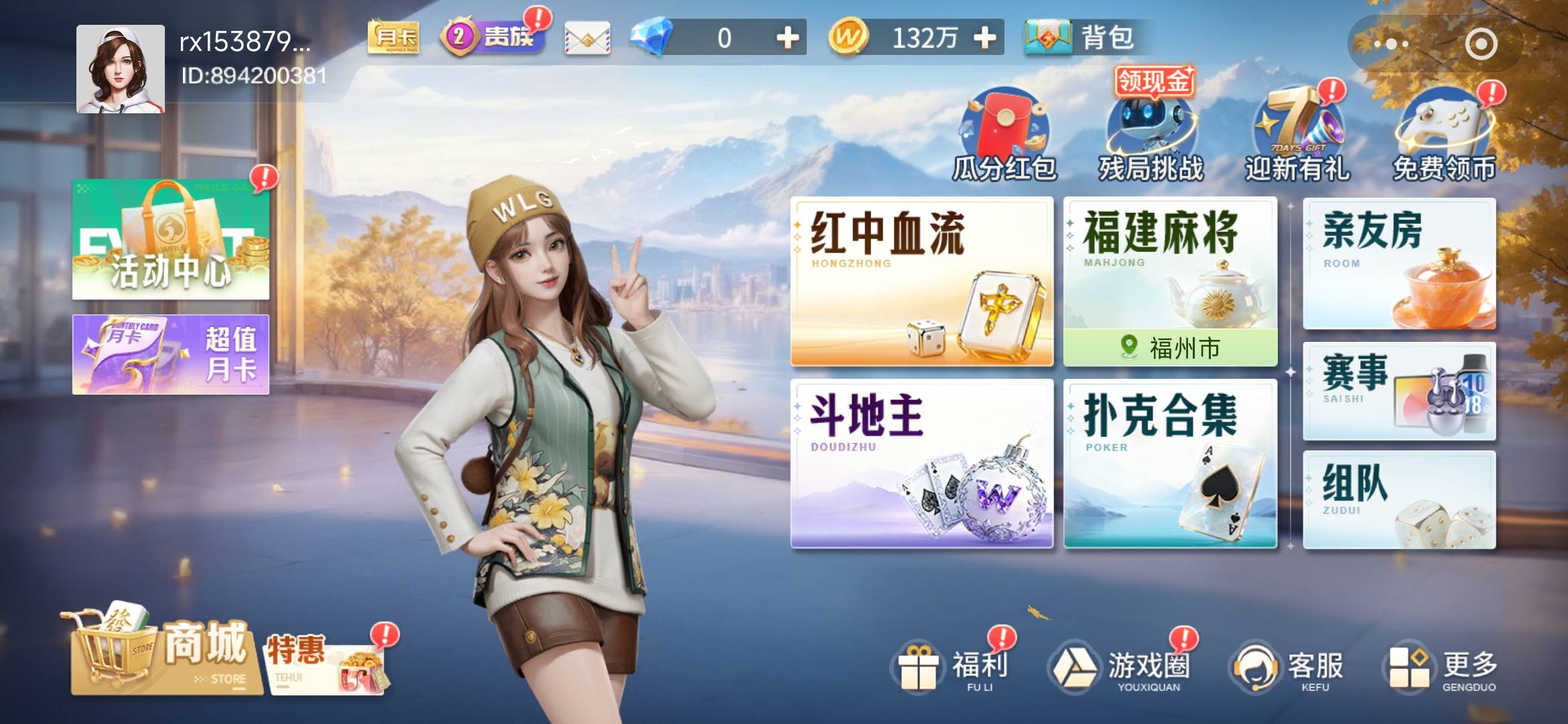The width and height of the screenshot is (1568, 724).
Task: Start the 残局挑战 endgame challenge
Action: point(1153,131)
